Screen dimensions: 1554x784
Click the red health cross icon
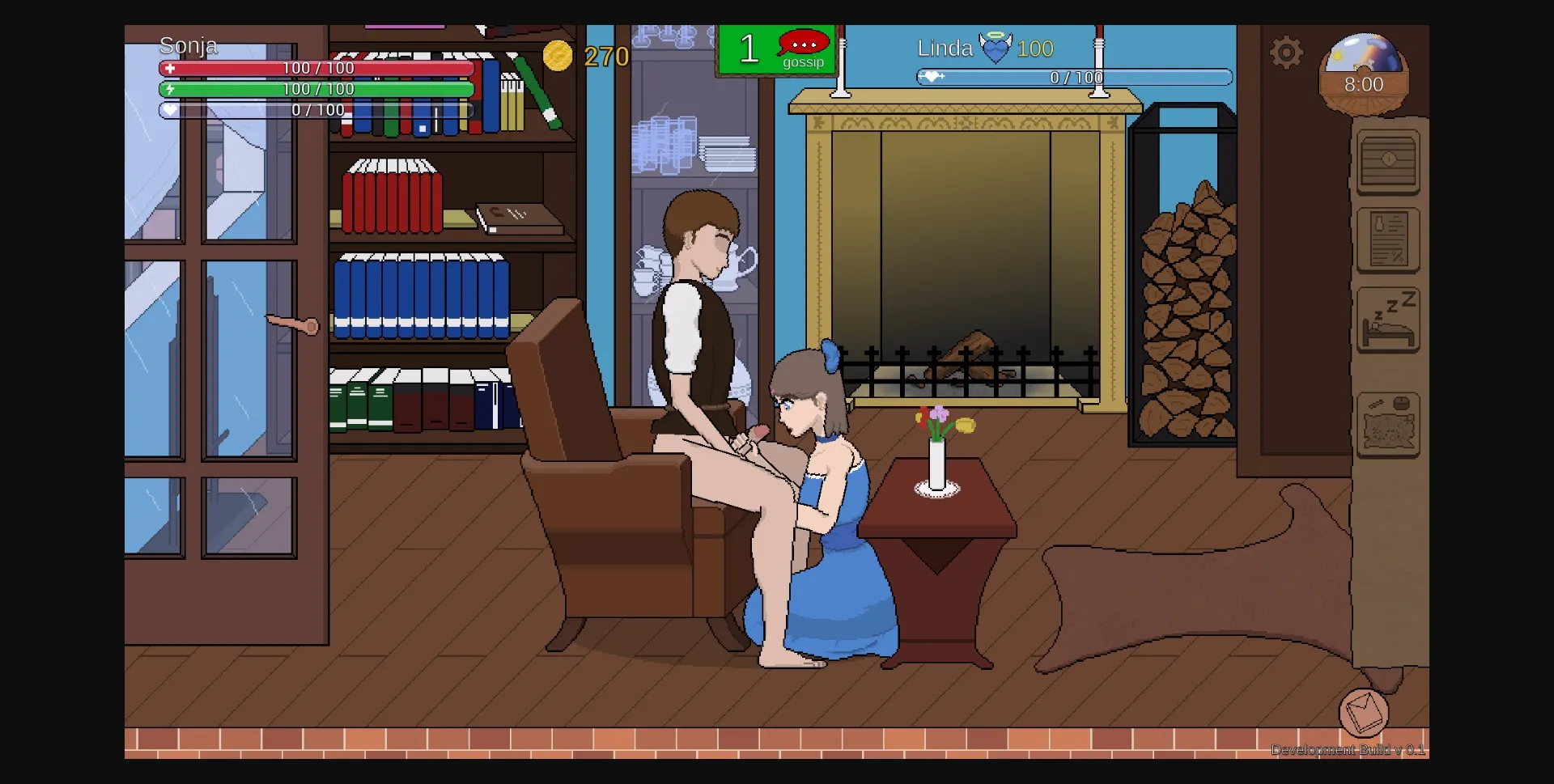point(171,68)
